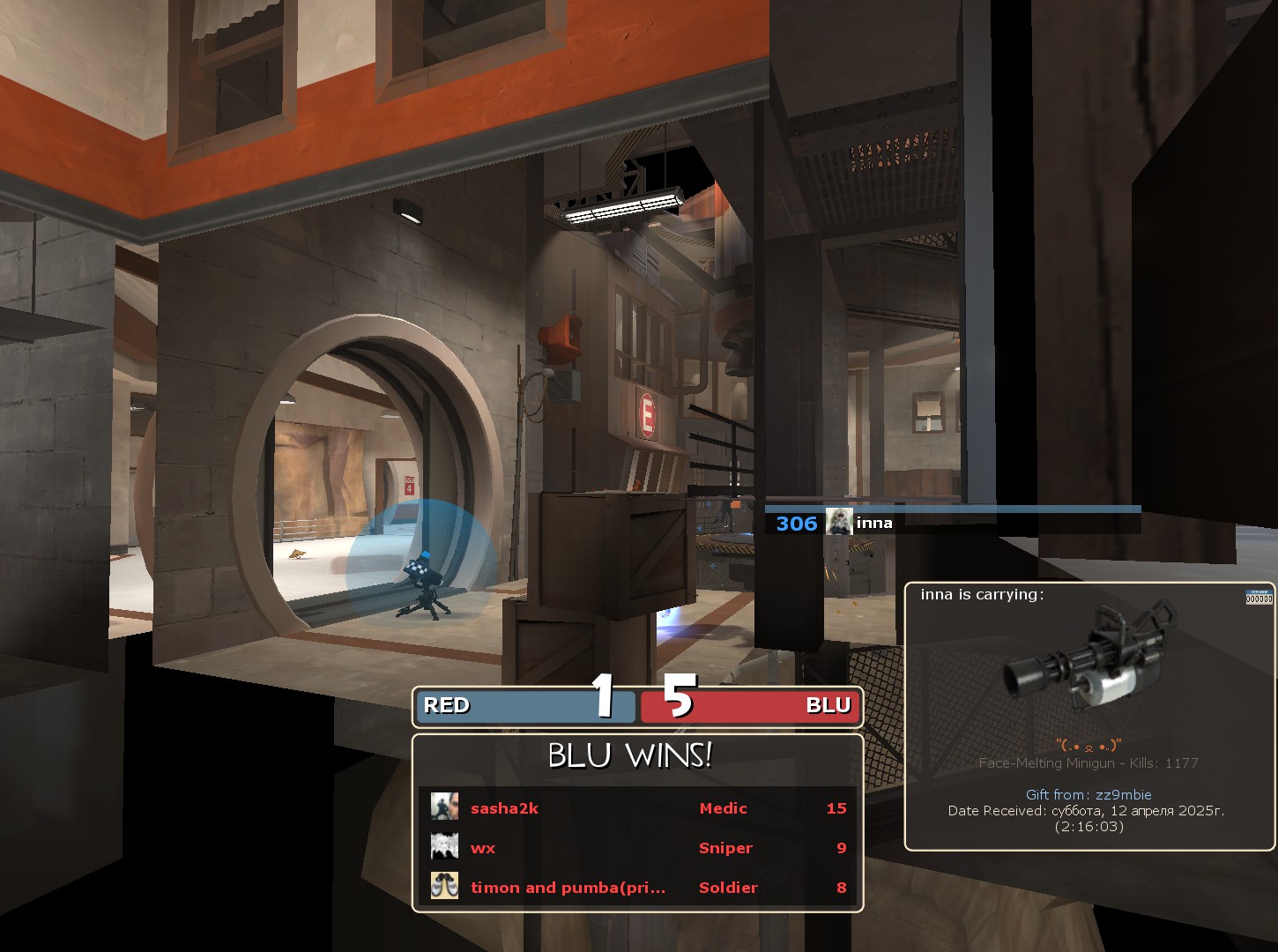Pick the timon and pumba Soldier row
This screenshot has height=952, width=1278.
(x=636, y=887)
